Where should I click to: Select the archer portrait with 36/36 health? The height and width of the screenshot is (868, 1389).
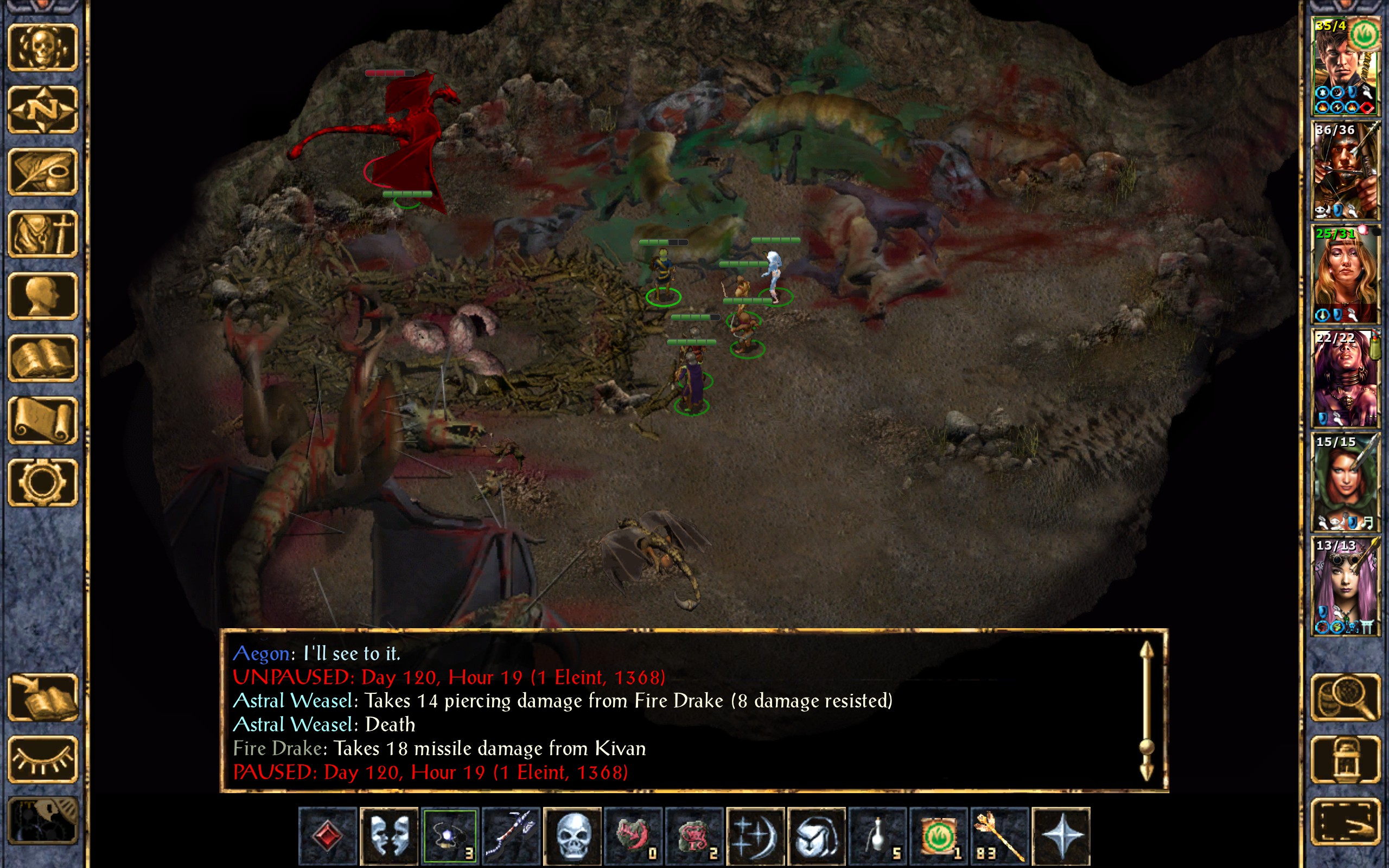[1345, 170]
